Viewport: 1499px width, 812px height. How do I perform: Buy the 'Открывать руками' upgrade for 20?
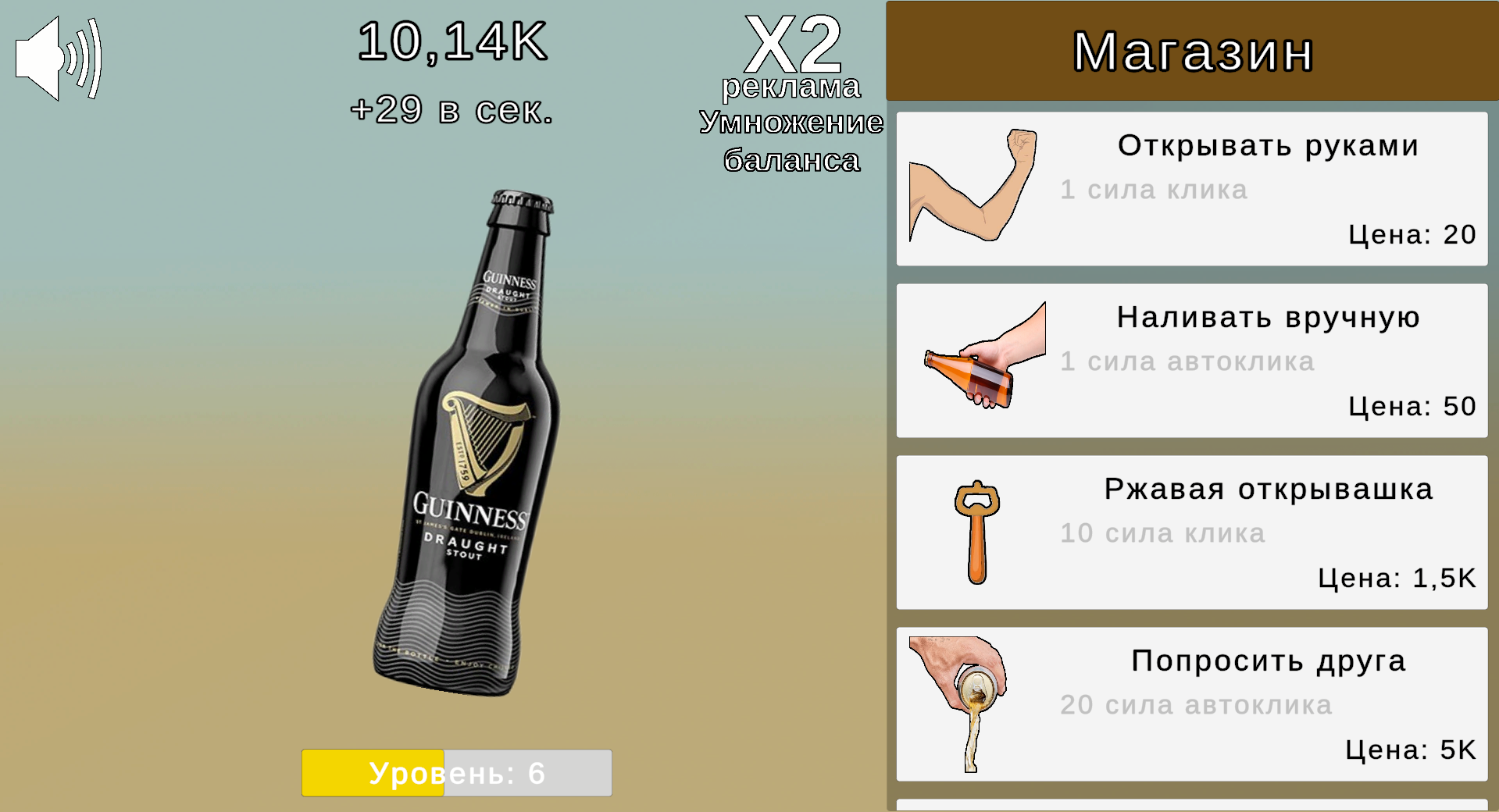pyautogui.click(x=1191, y=189)
